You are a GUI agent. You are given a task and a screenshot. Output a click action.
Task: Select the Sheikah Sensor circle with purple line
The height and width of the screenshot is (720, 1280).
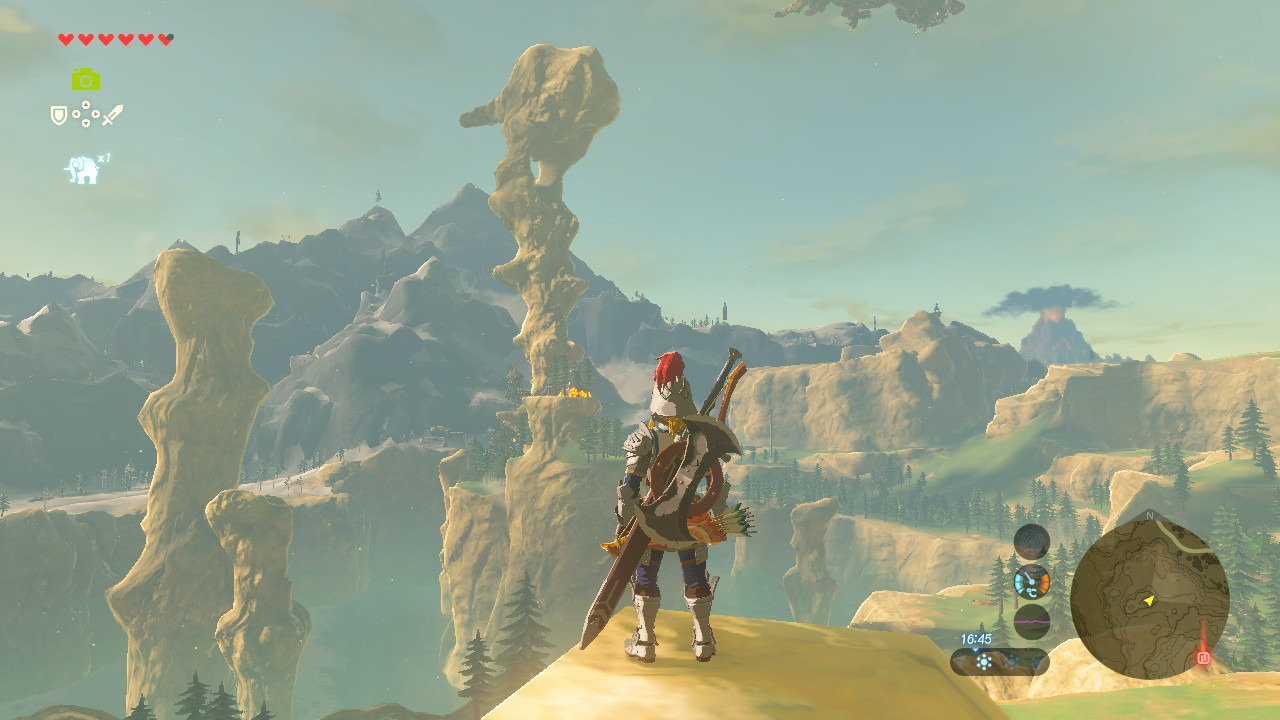coord(1032,621)
